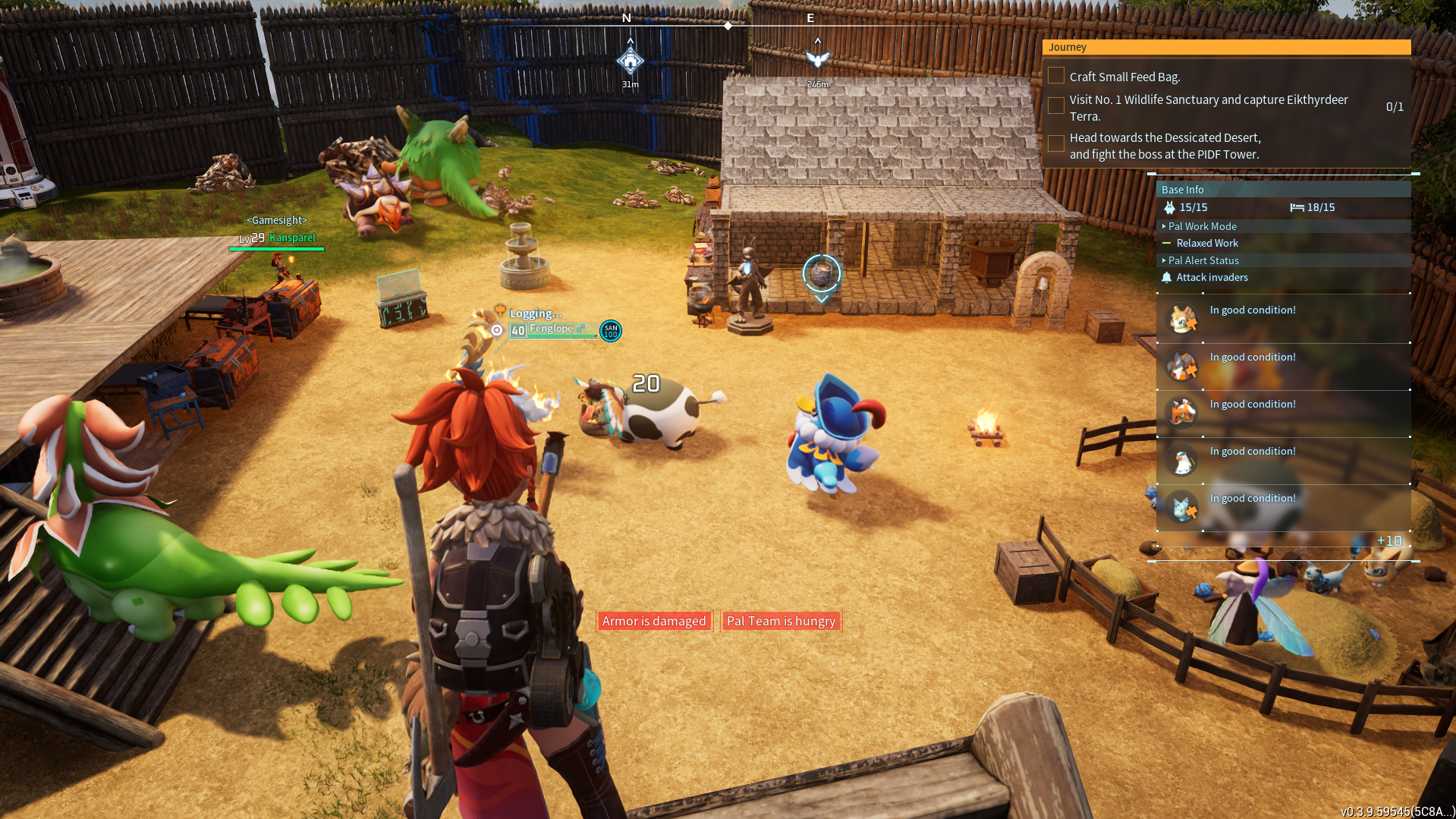Click the winged fast-travel compass marker

pos(817,59)
